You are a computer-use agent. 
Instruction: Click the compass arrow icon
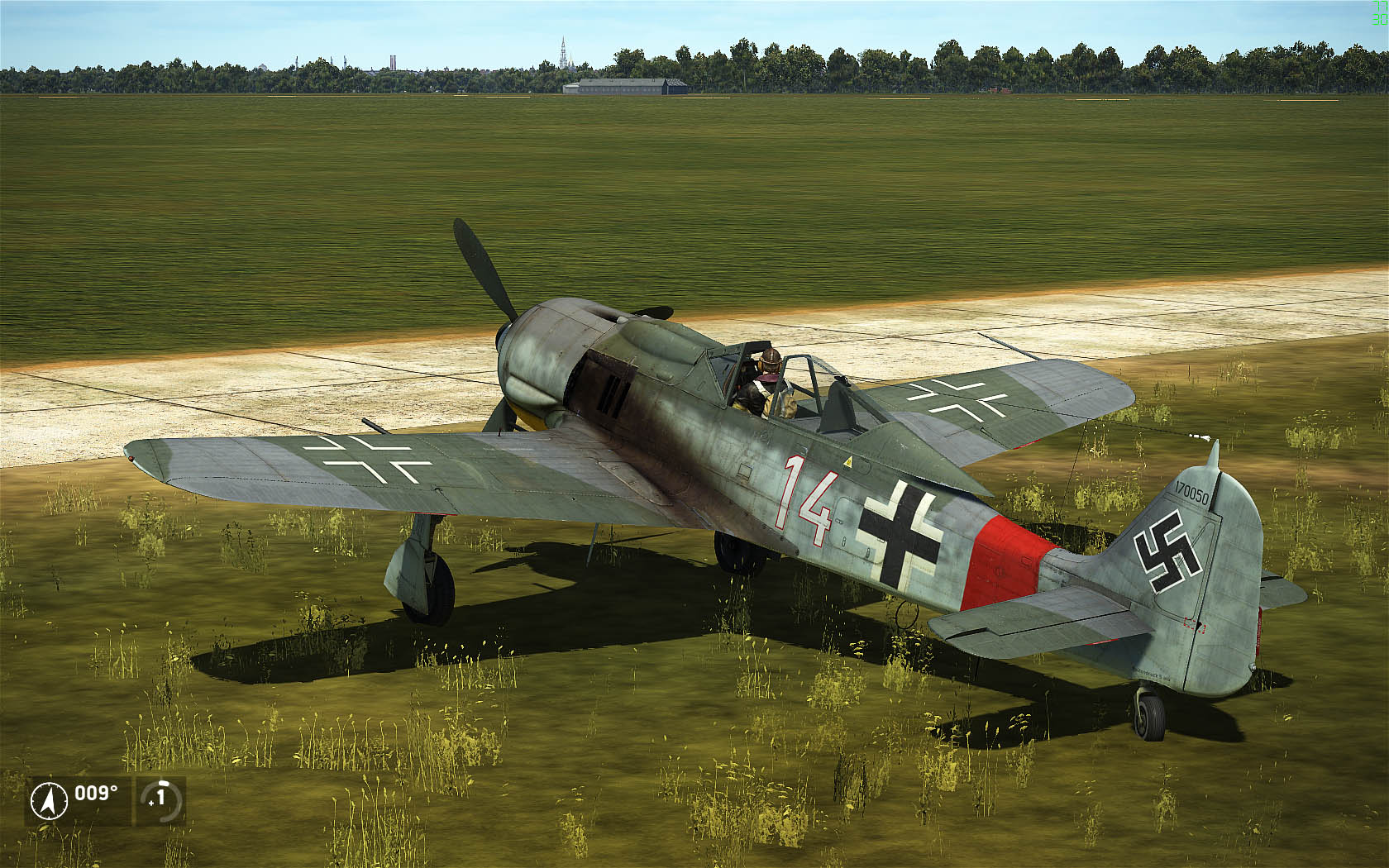[49, 800]
